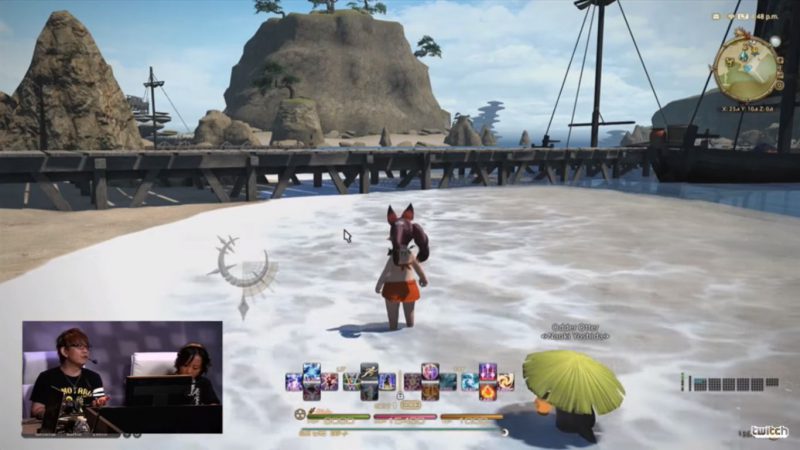Use the orange swirl hotbar ability
The image size is (800, 450).
tap(505, 381)
